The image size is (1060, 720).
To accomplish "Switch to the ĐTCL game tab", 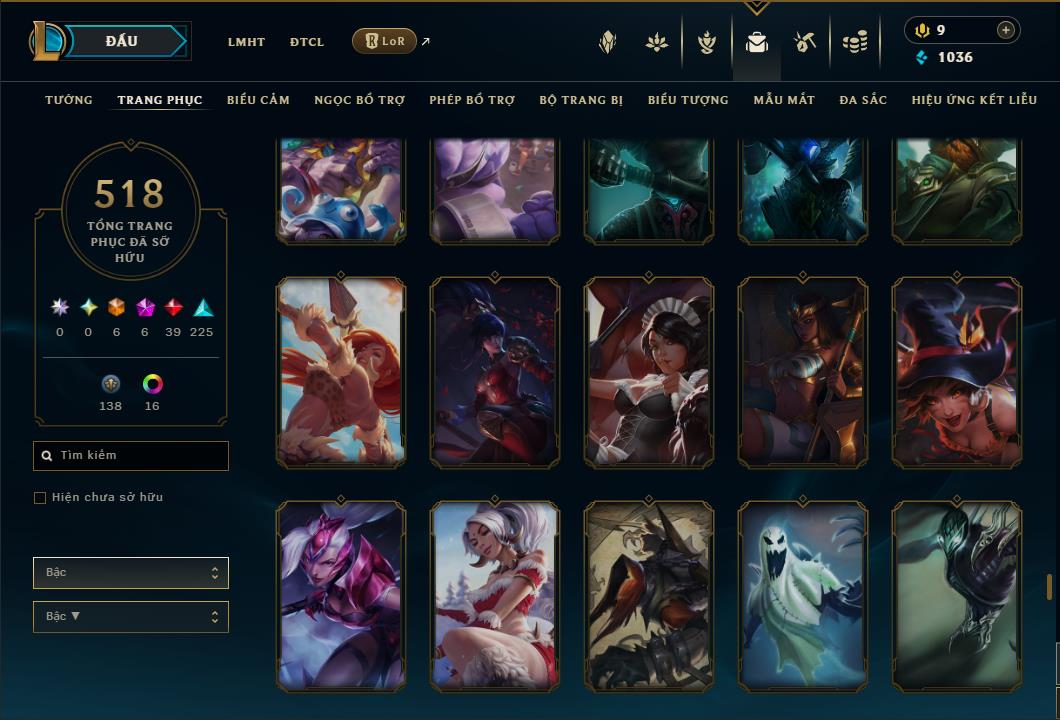I will coord(307,42).
